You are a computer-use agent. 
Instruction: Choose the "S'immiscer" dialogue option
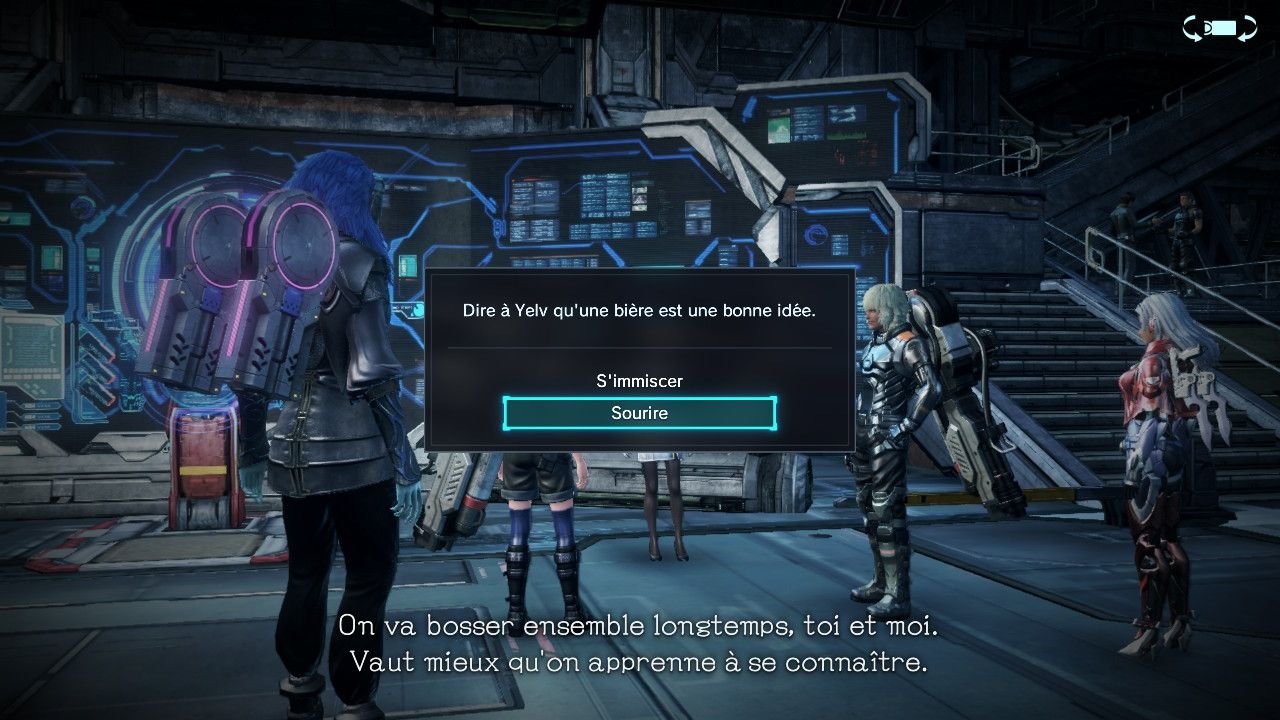coord(639,381)
